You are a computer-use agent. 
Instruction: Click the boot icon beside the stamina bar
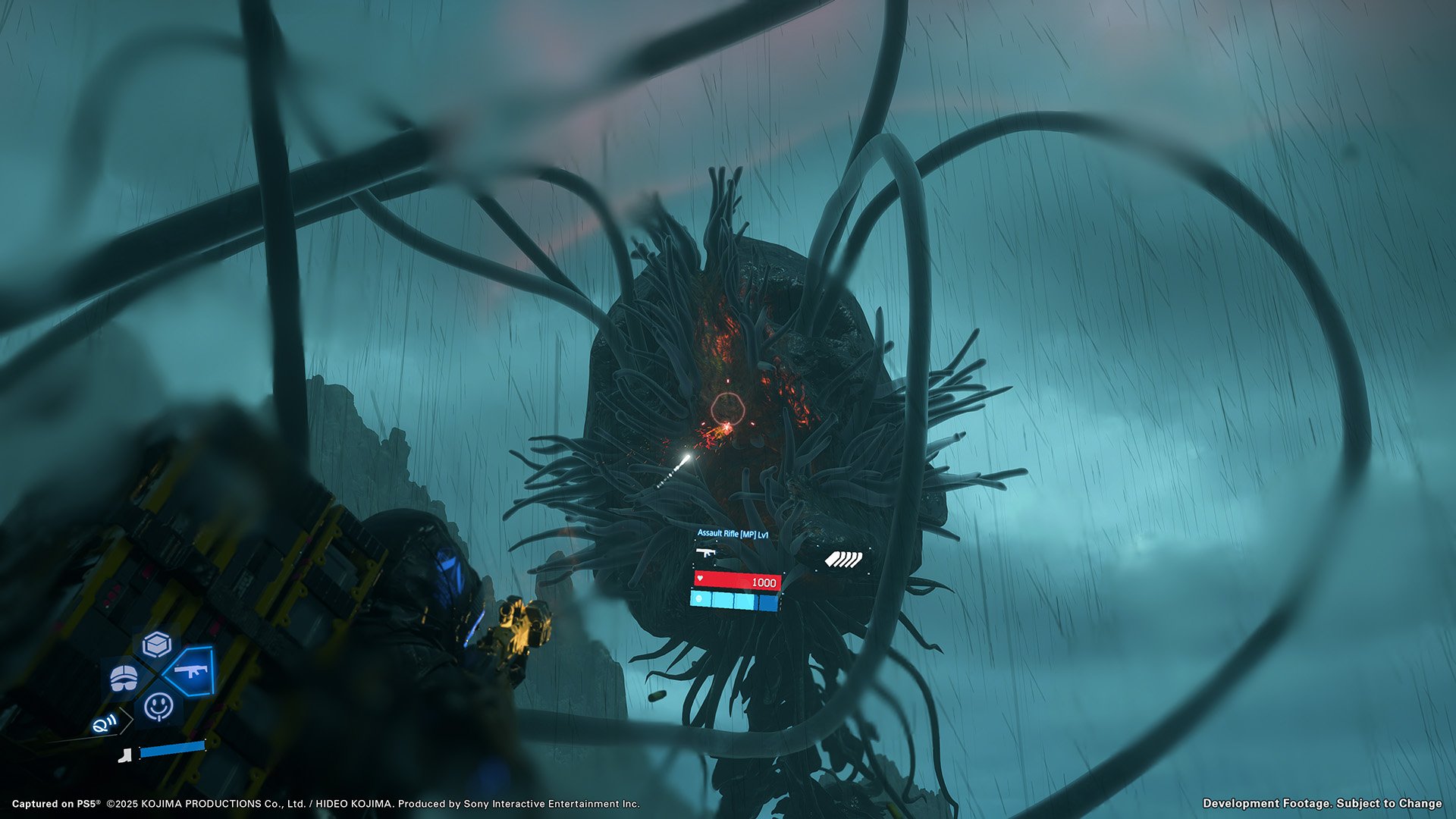pyautogui.click(x=124, y=756)
